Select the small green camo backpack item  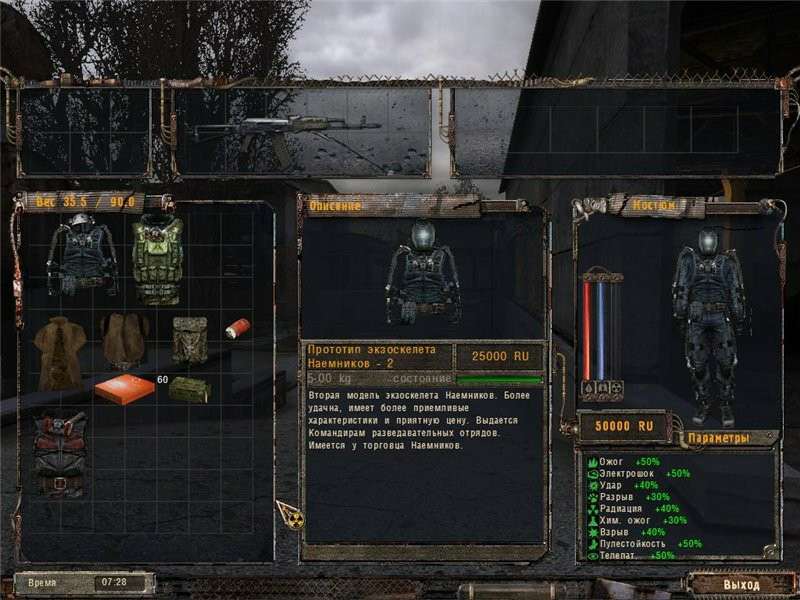coord(189,338)
